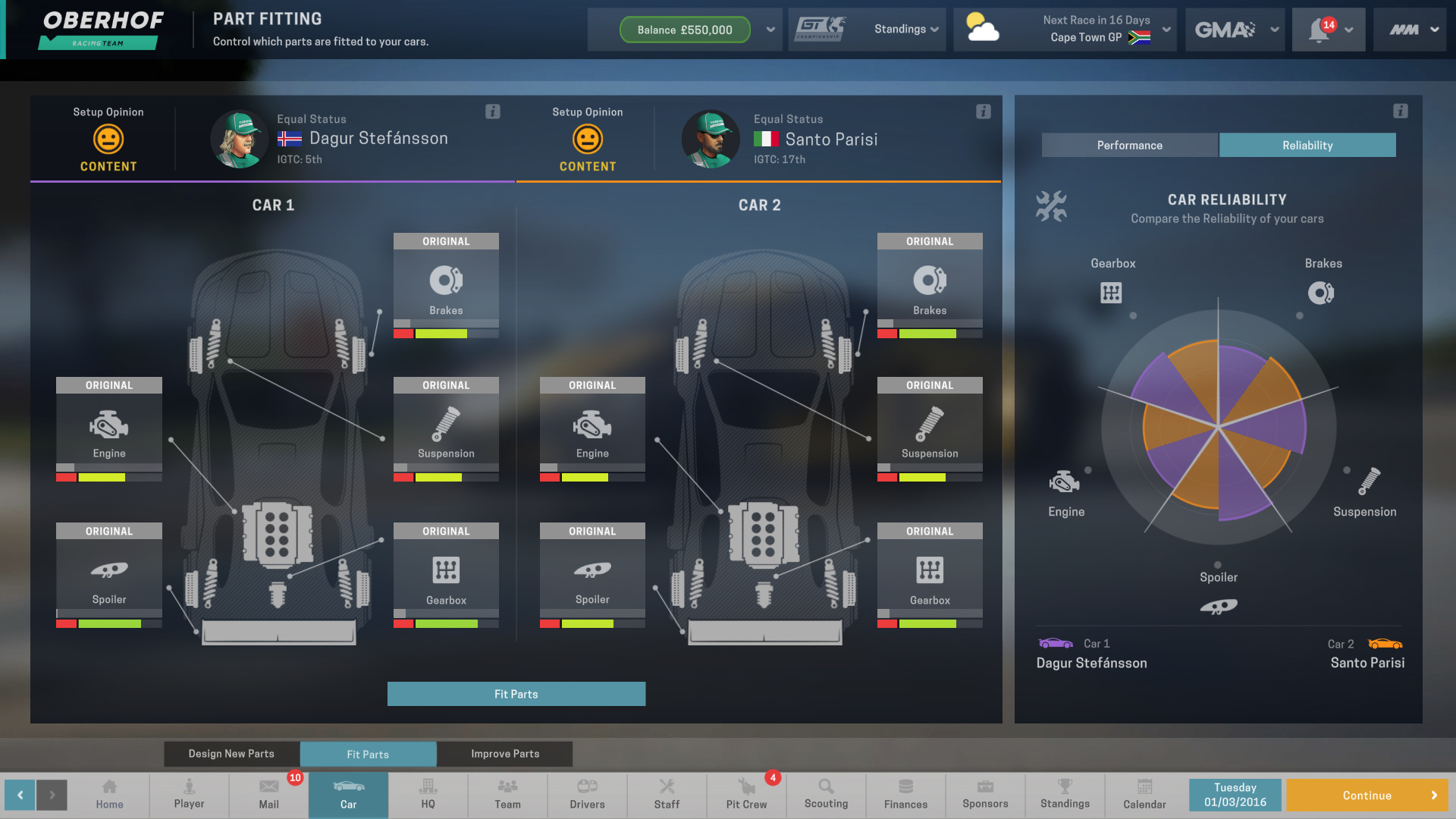Open the Calendar screen
The height and width of the screenshot is (819, 1456).
[x=1144, y=795]
